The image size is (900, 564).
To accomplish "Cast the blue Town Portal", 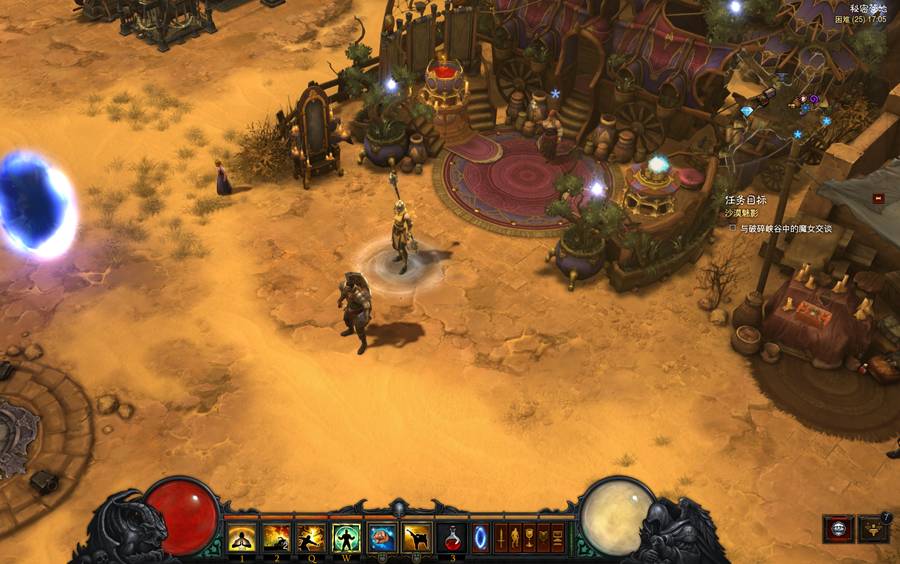I will click(481, 538).
